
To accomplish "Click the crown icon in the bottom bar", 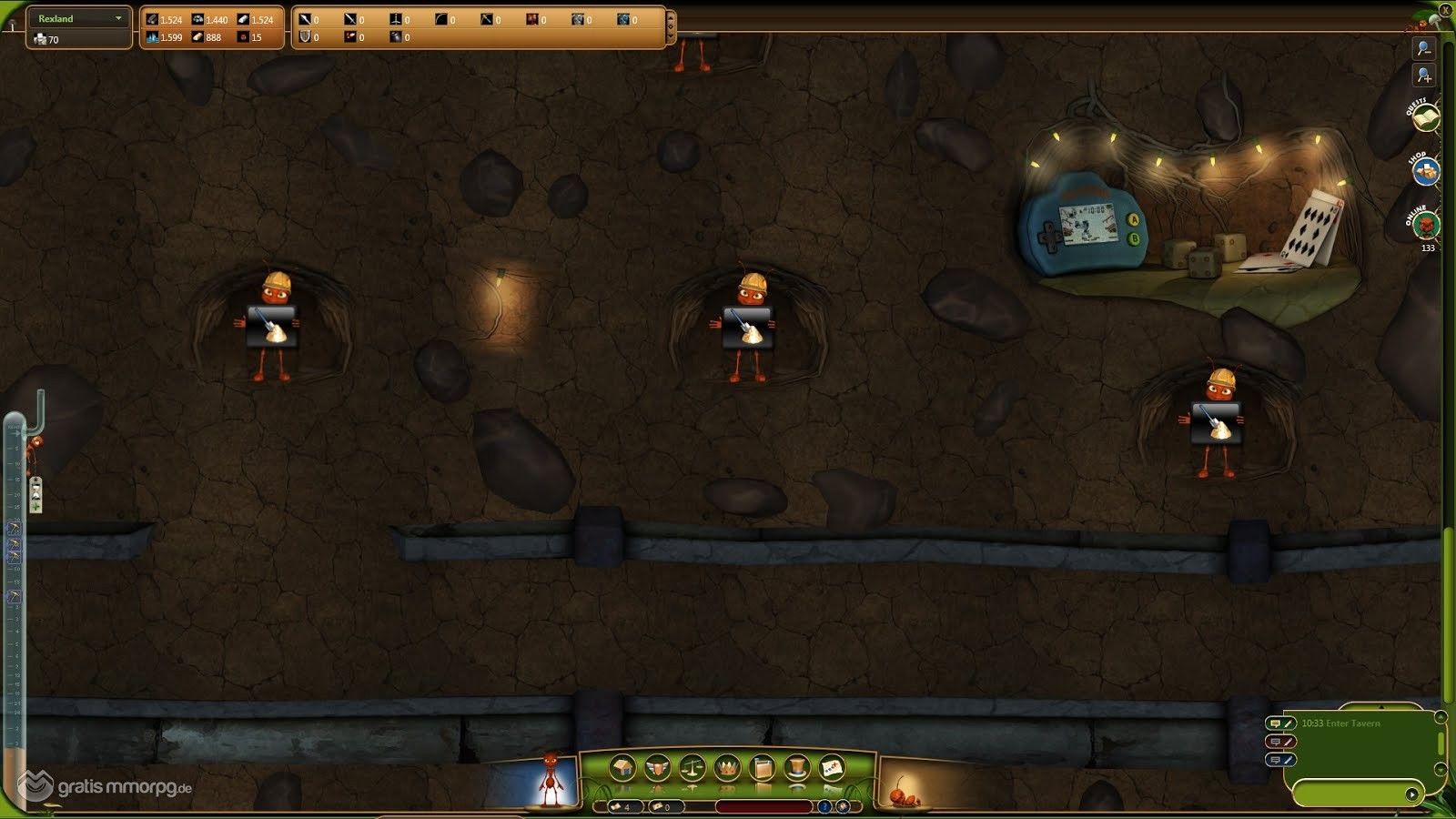I will pos(727,768).
